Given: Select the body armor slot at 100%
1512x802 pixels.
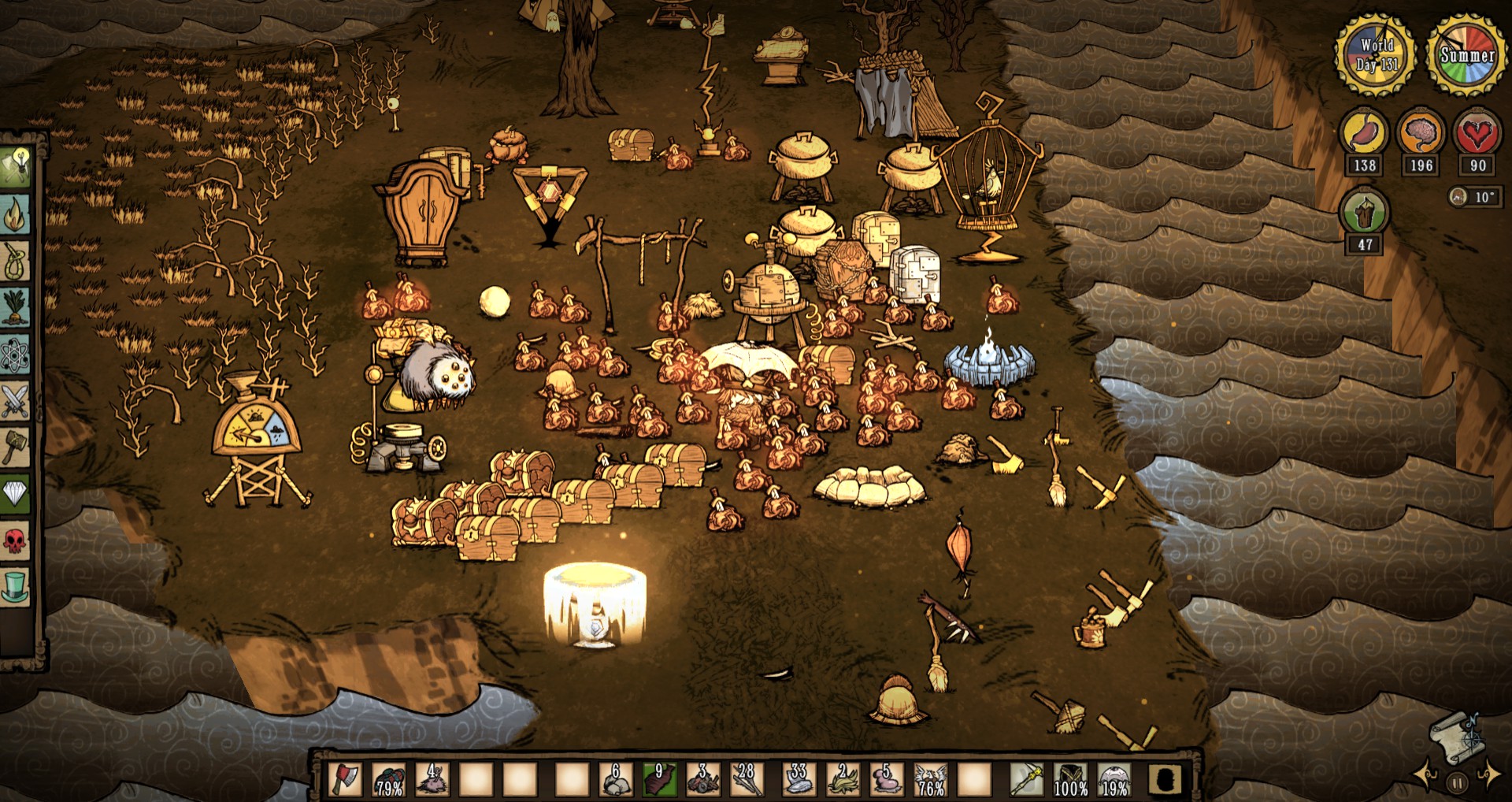Looking at the screenshot, I should tap(1070, 780).
